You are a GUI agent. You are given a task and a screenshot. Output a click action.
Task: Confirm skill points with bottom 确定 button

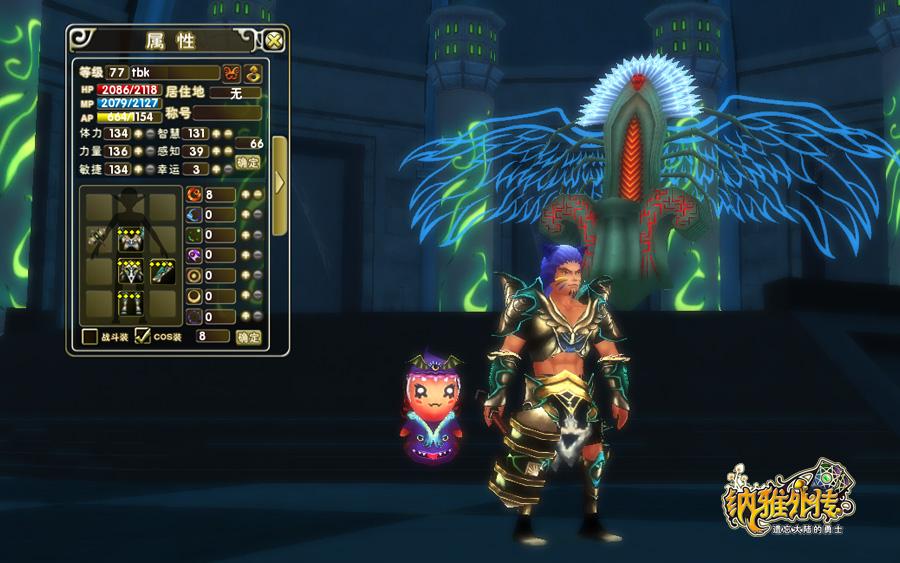point(247,337)
